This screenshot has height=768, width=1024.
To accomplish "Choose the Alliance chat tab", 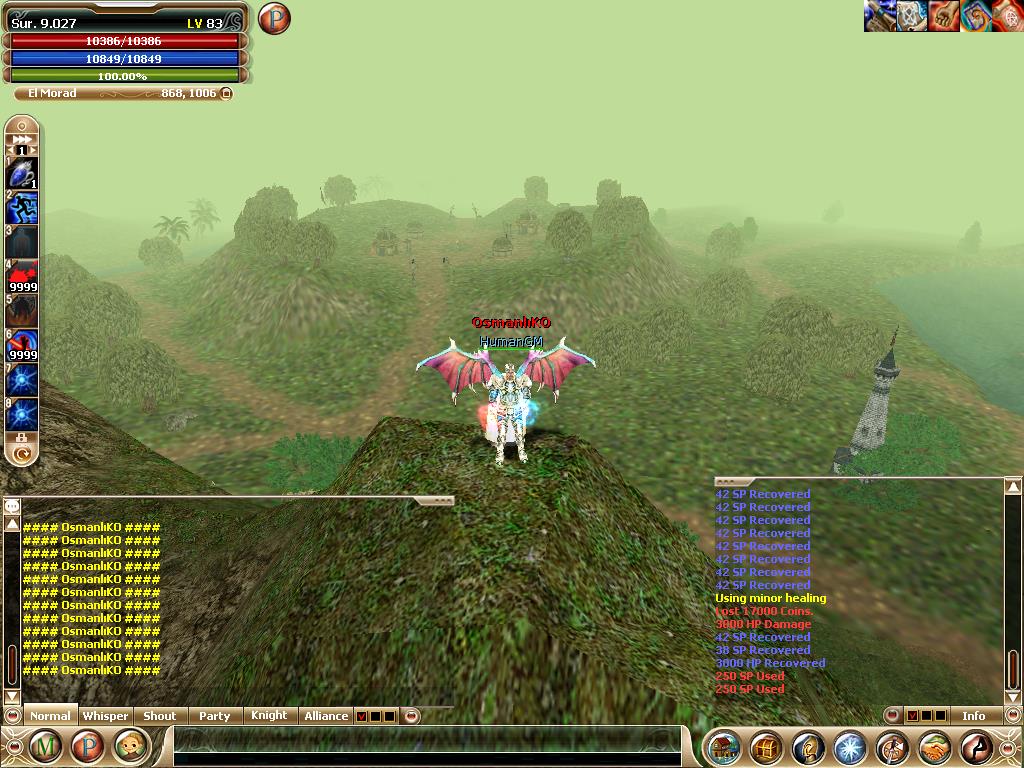I will click(326, 716).
